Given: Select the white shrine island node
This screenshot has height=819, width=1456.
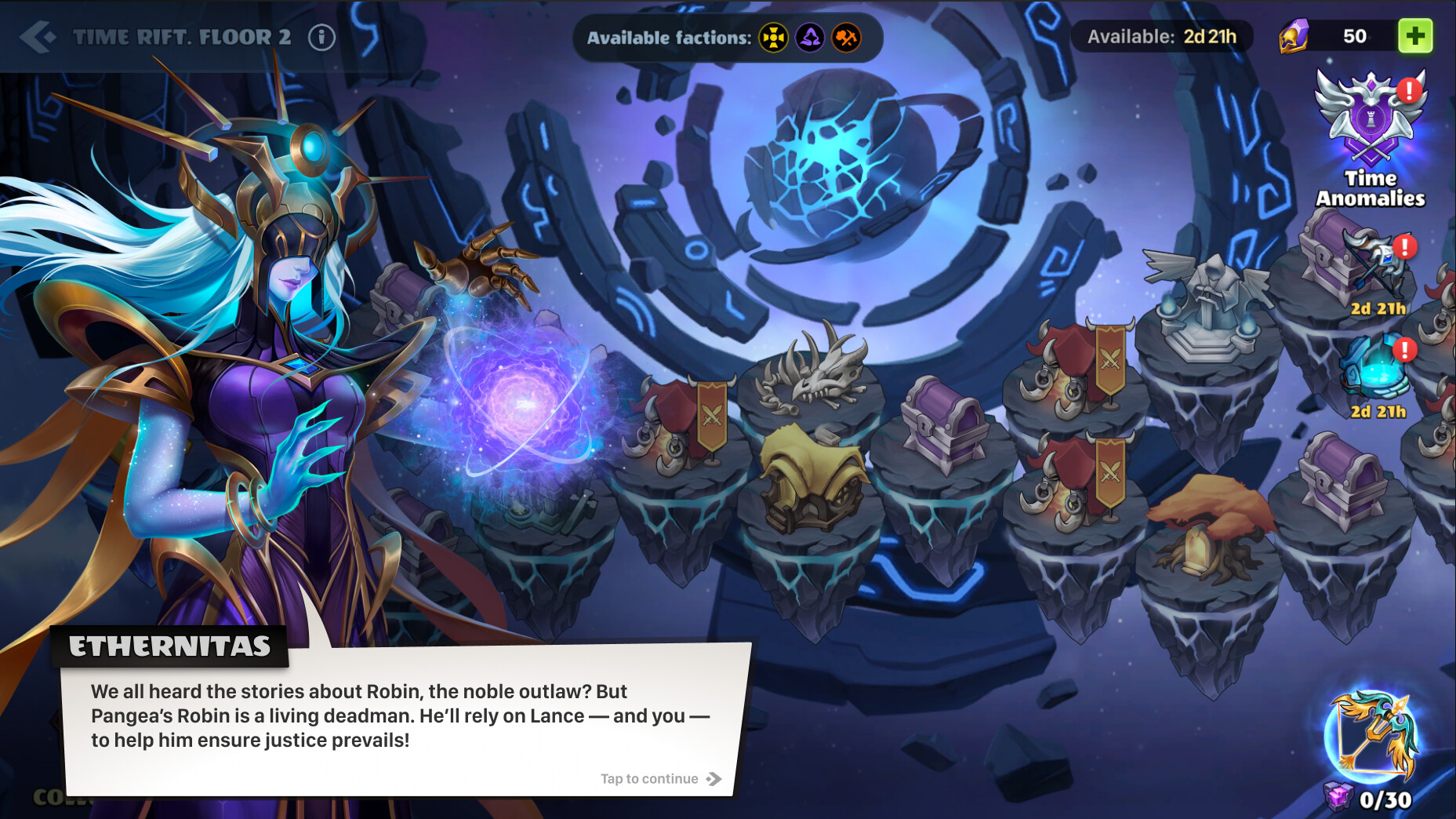Looking at the screenshot, I should point(1207,322).
